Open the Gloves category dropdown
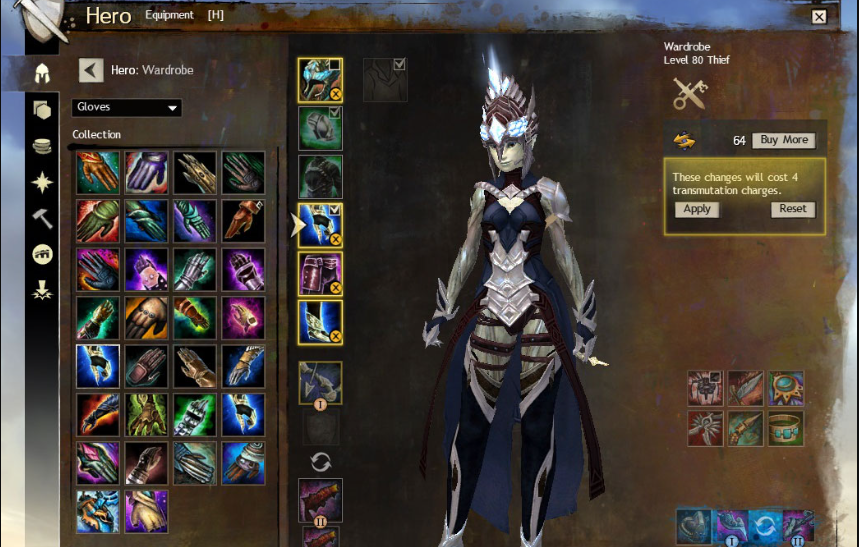The image size is (859, 547). [127, 107]
